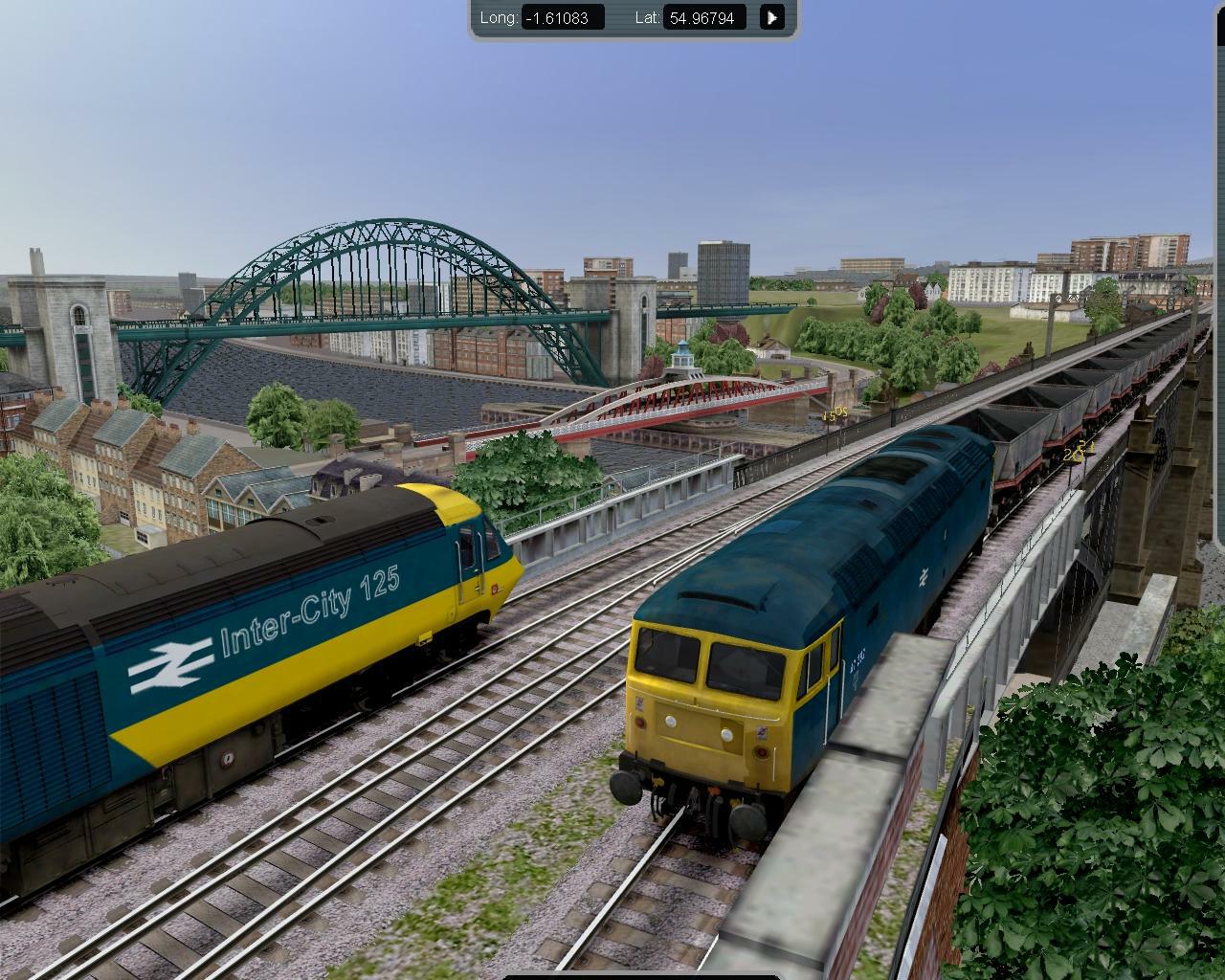Click the Lat coordinate input field
Screen dimensions: 1225x980
click(x=706, y=16)
